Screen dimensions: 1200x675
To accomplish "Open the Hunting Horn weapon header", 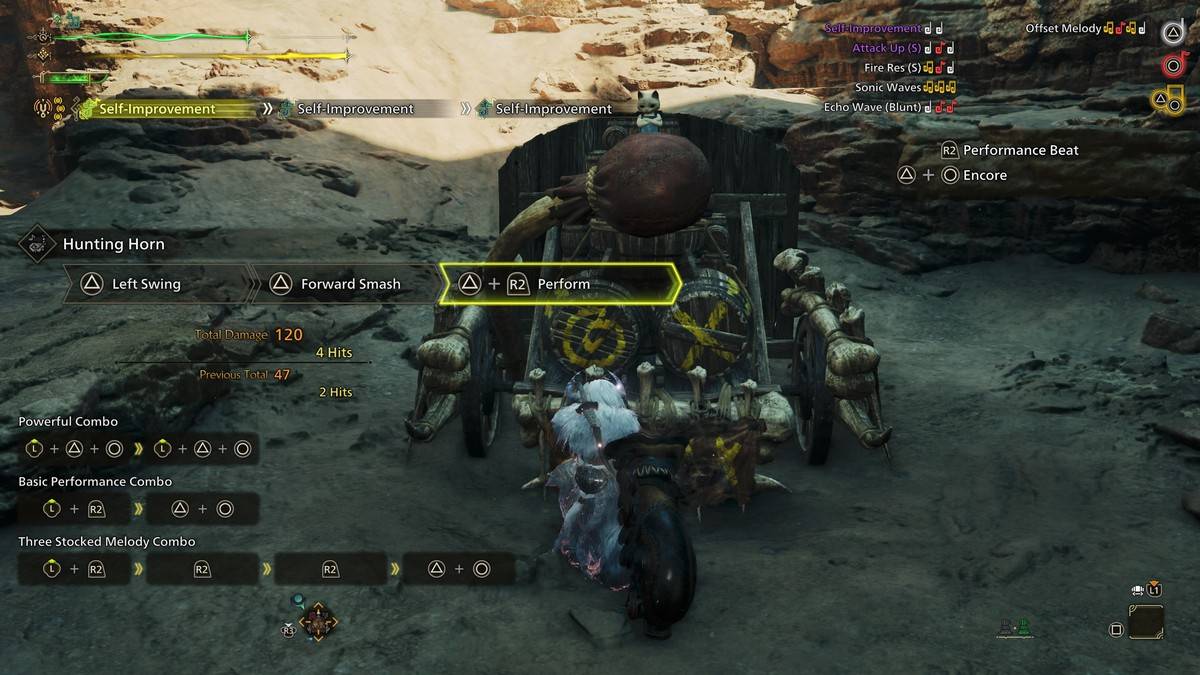I will [113, 244].
